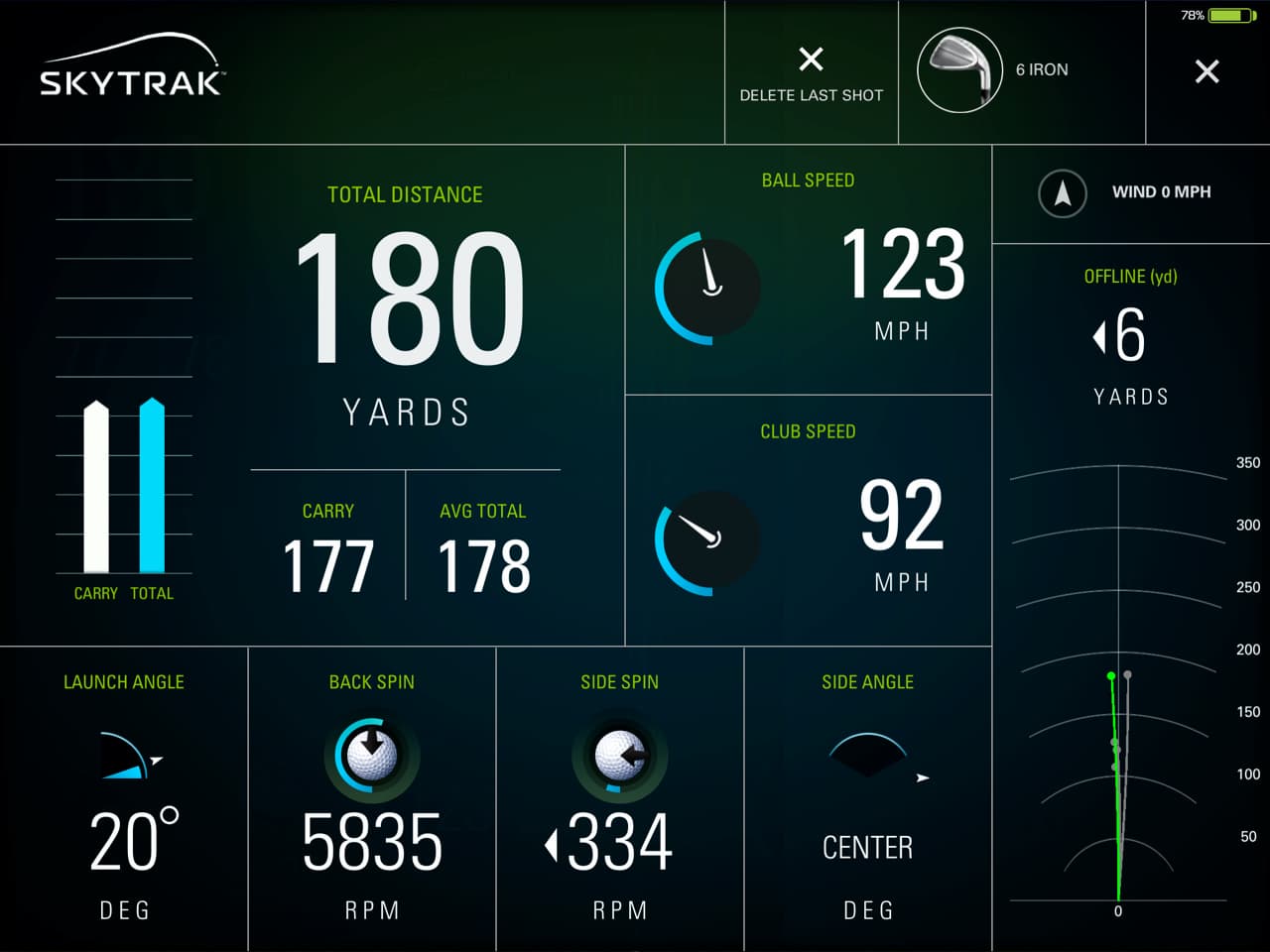Close the shot data screen
This screenshot has height=952, width=1270.
1206,71
